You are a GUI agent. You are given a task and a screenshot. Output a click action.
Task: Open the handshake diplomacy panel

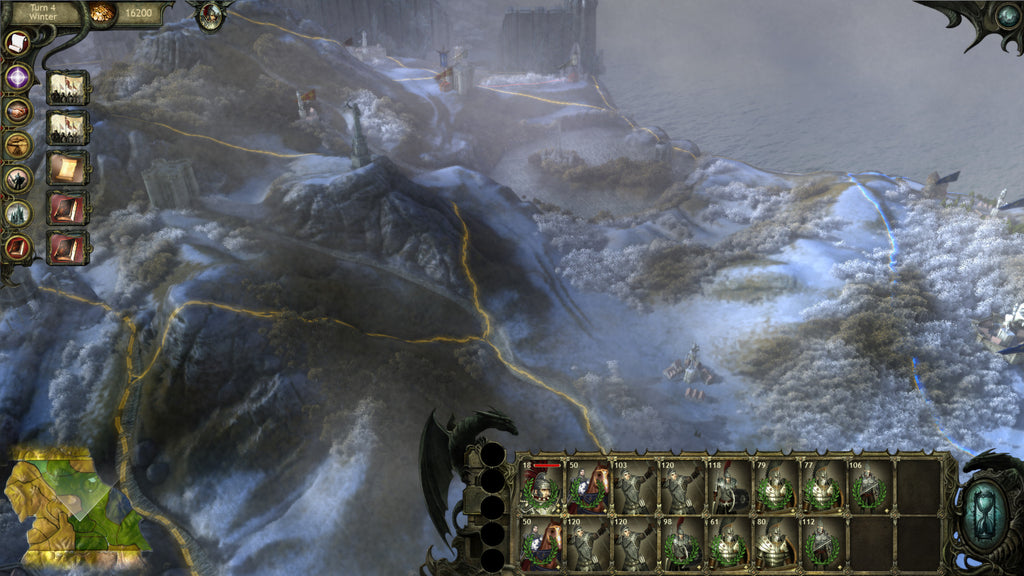(18, 111)
